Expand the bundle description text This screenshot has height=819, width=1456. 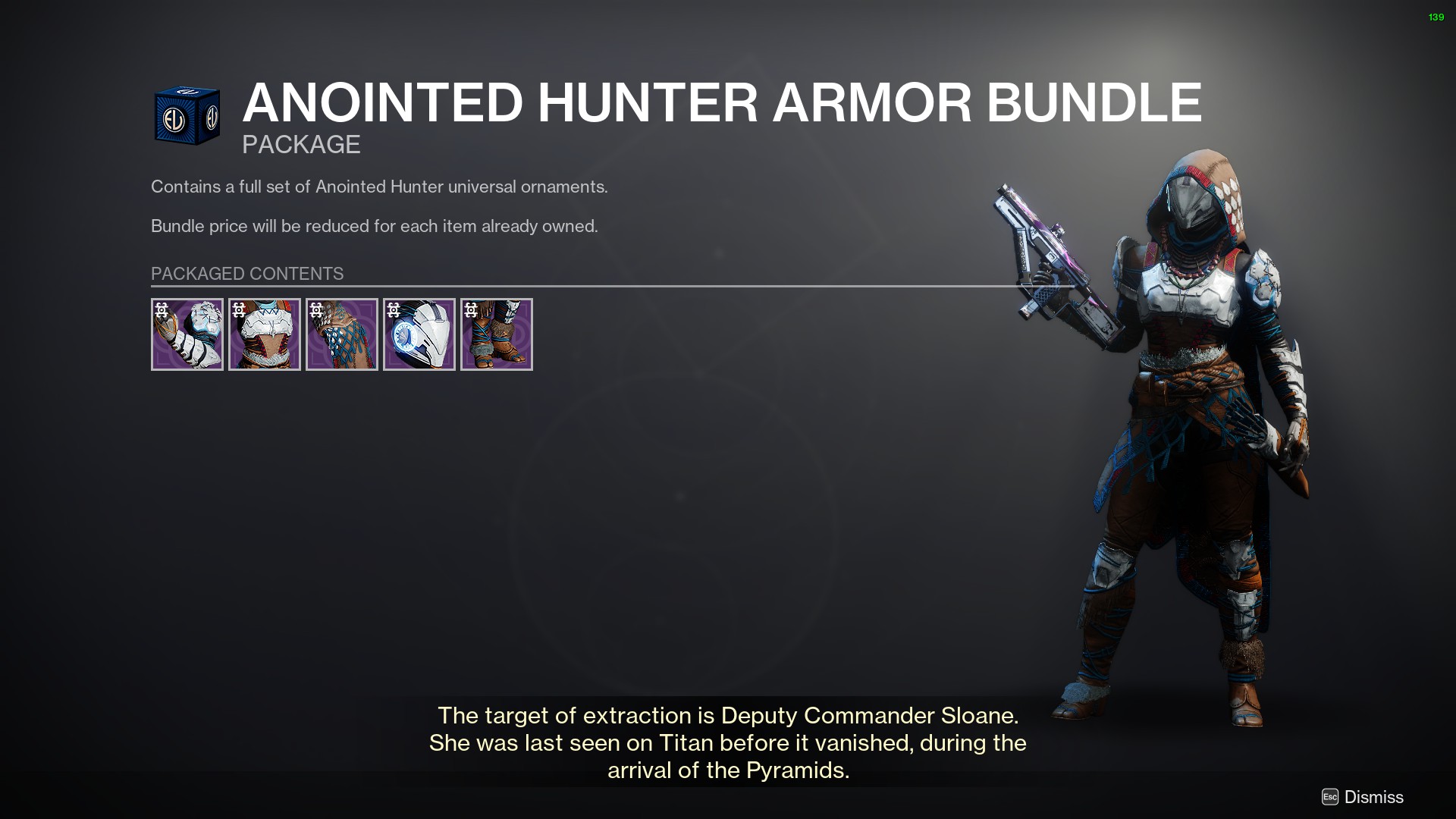point(379,187)
